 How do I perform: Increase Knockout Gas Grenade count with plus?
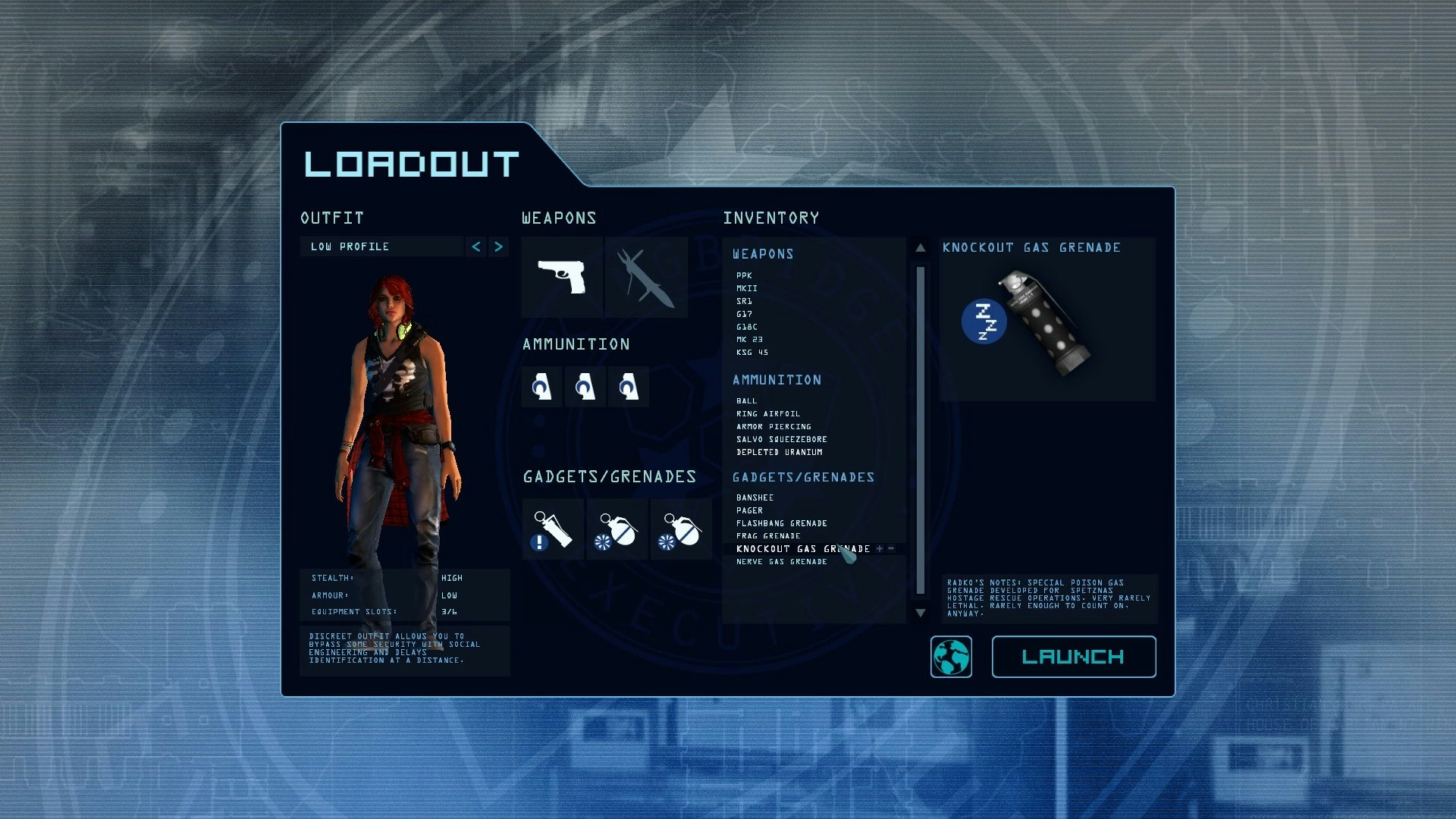pyautogui.click(x=878, y=548)
